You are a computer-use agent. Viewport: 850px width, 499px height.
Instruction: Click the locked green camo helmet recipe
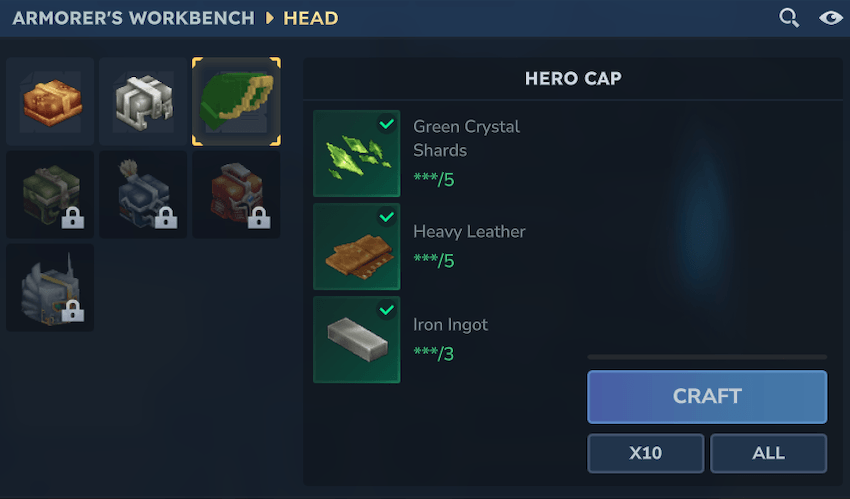coord(51,194)
